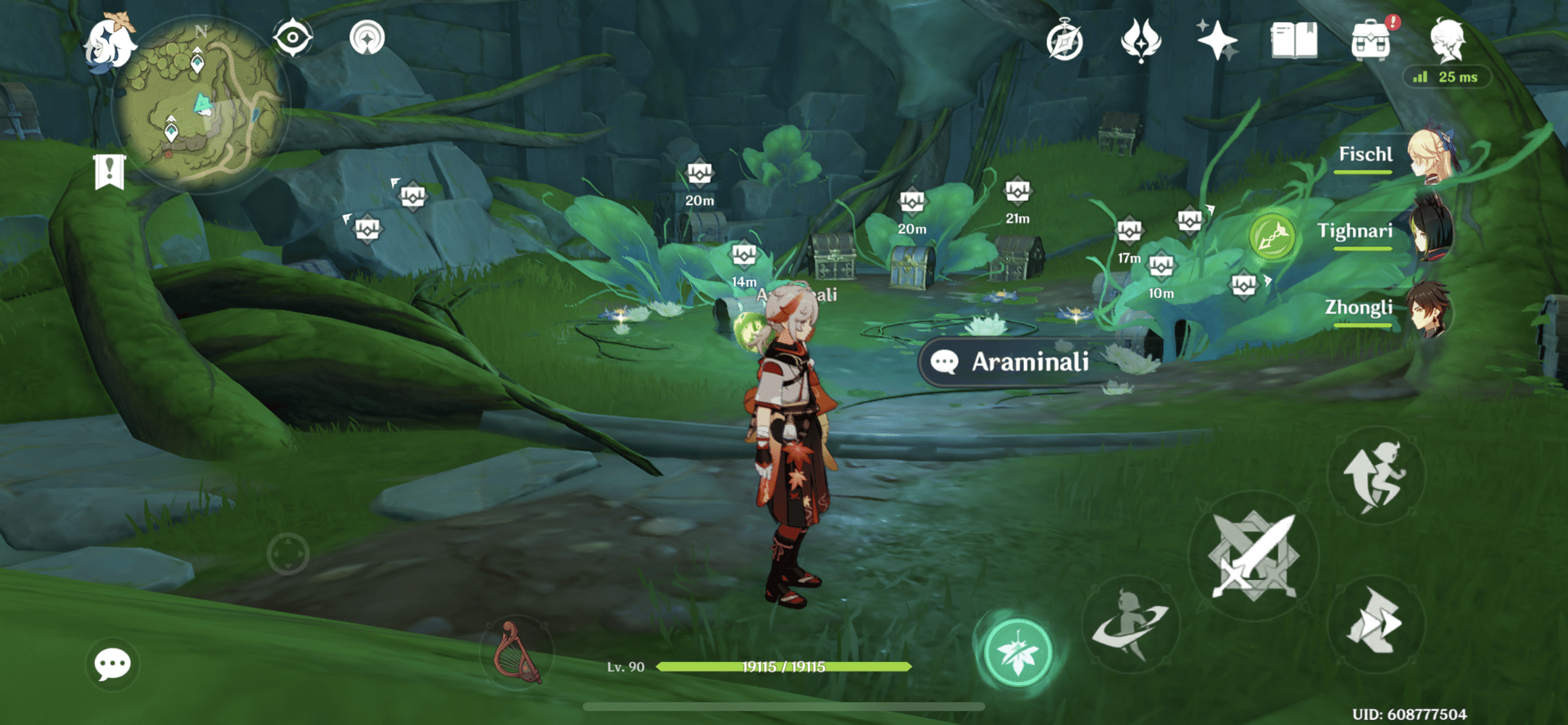Open the inventory bag with notification badge
Screen dimensions: 1568x725
click(1369, 42)
